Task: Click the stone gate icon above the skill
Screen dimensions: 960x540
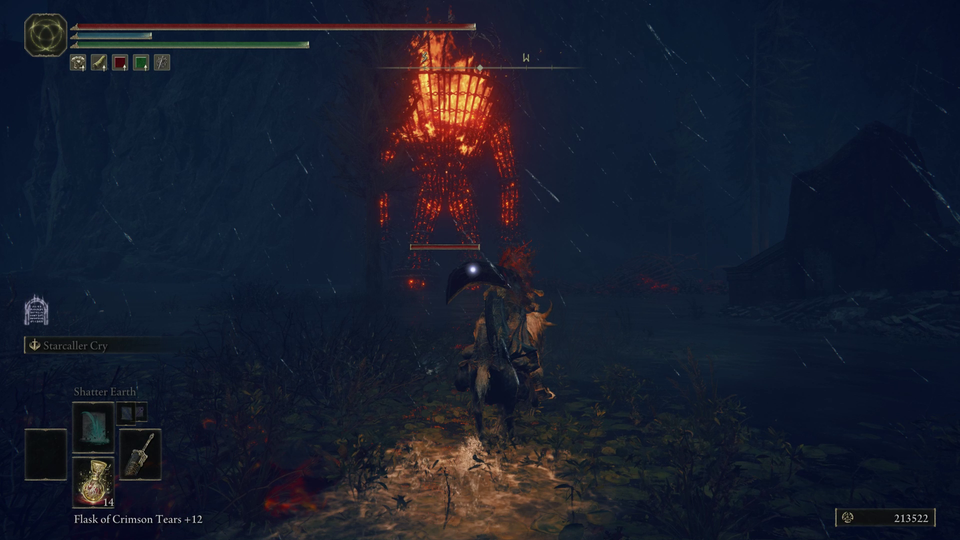Action: (36, 310)
